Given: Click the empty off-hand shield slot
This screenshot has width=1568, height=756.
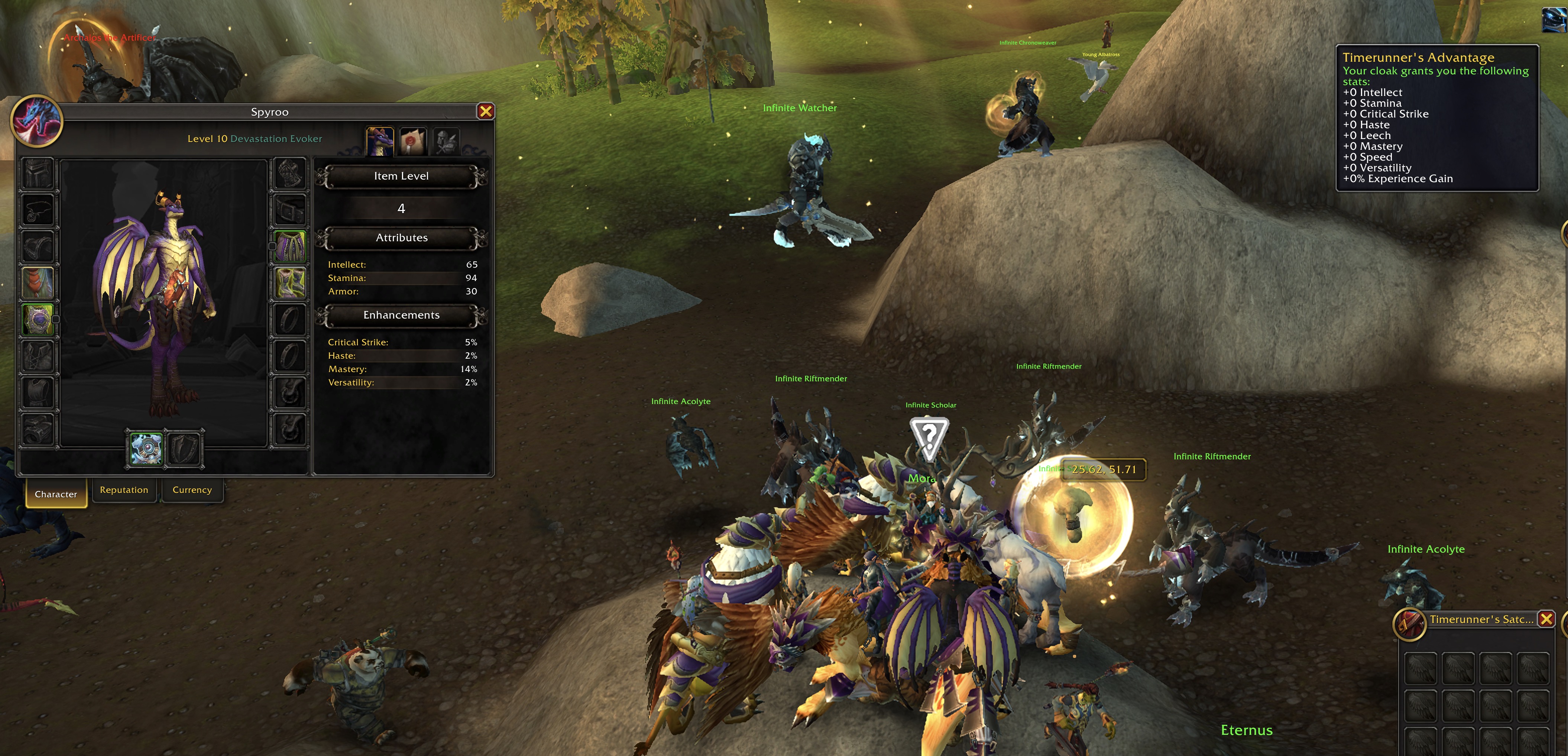Looking at the screenshot, I should click(x=186, y=449).
